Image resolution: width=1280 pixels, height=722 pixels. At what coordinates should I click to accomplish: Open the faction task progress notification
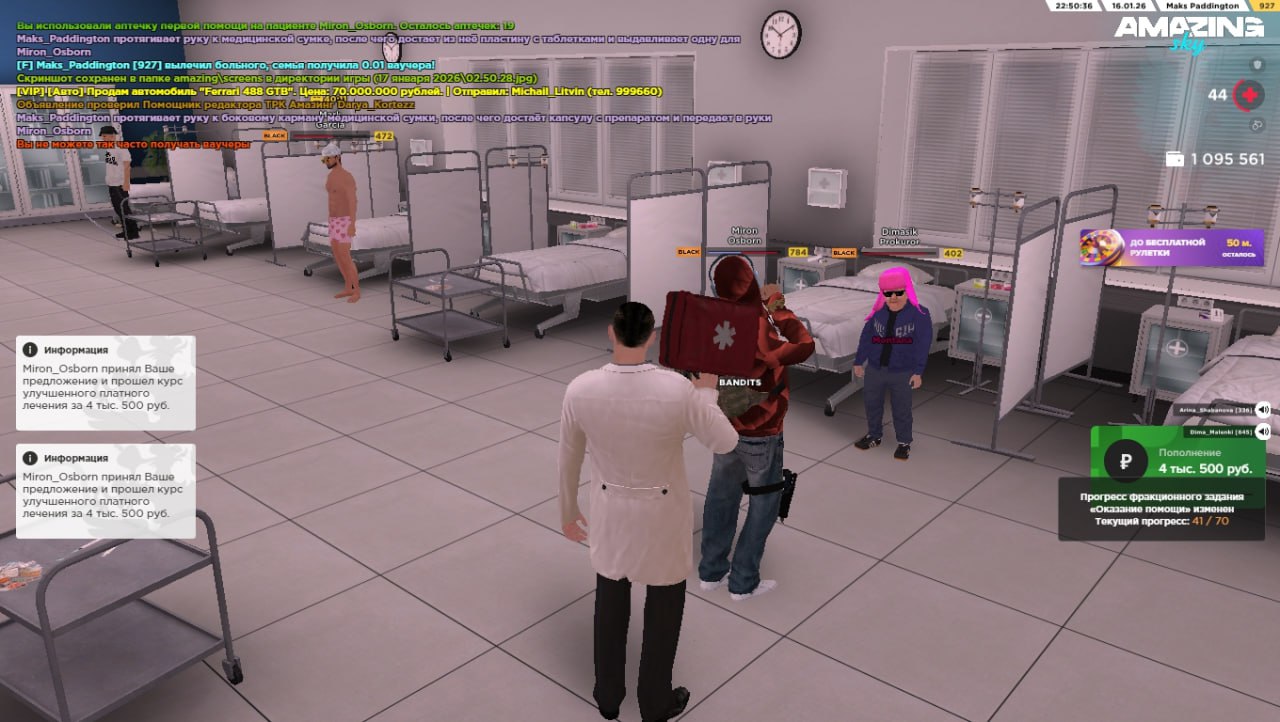coord(1163,509)
